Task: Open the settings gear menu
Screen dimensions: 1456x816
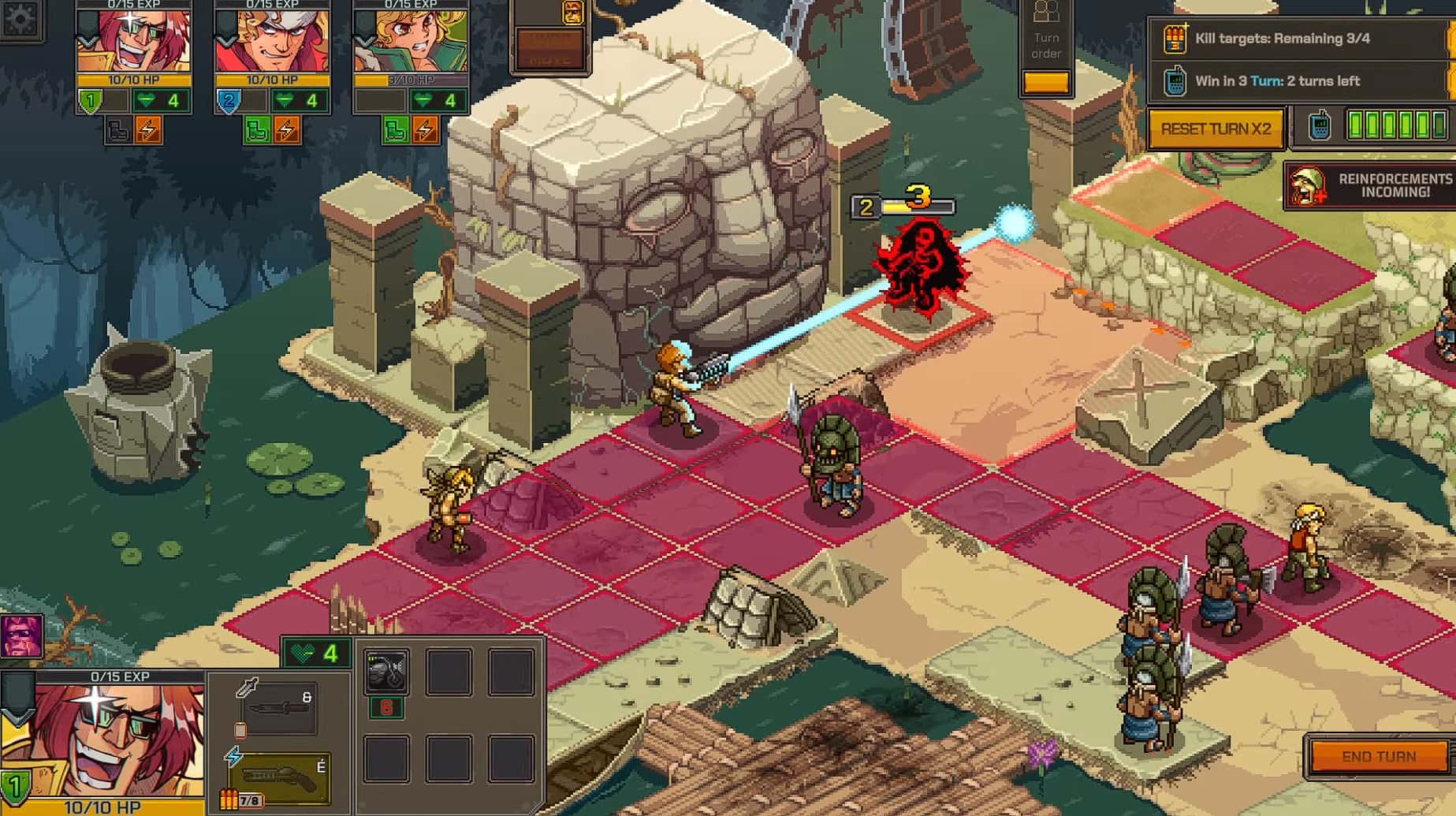Action: [19, 17]
